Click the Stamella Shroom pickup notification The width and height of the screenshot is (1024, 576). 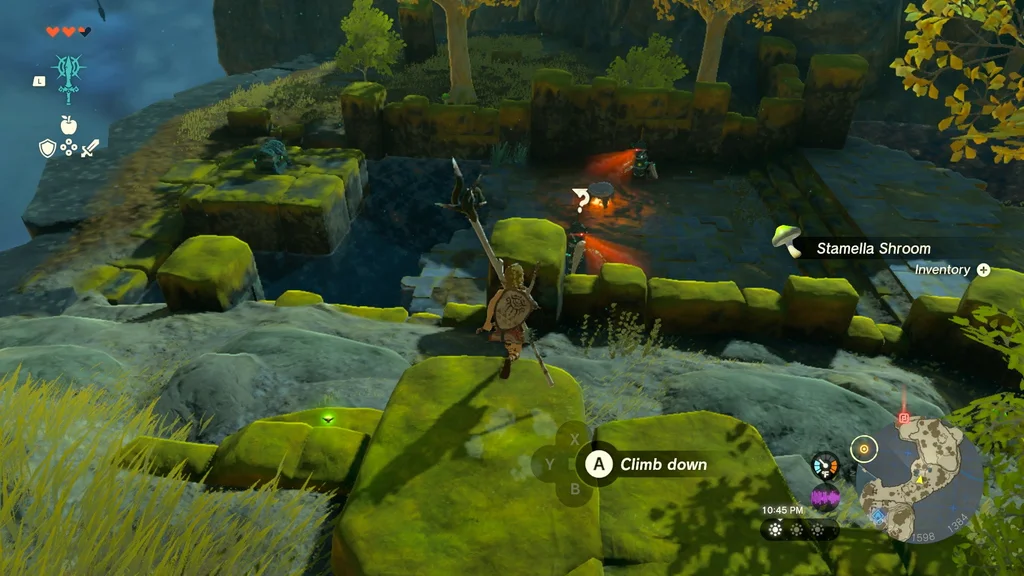click(x=870, y=248)
